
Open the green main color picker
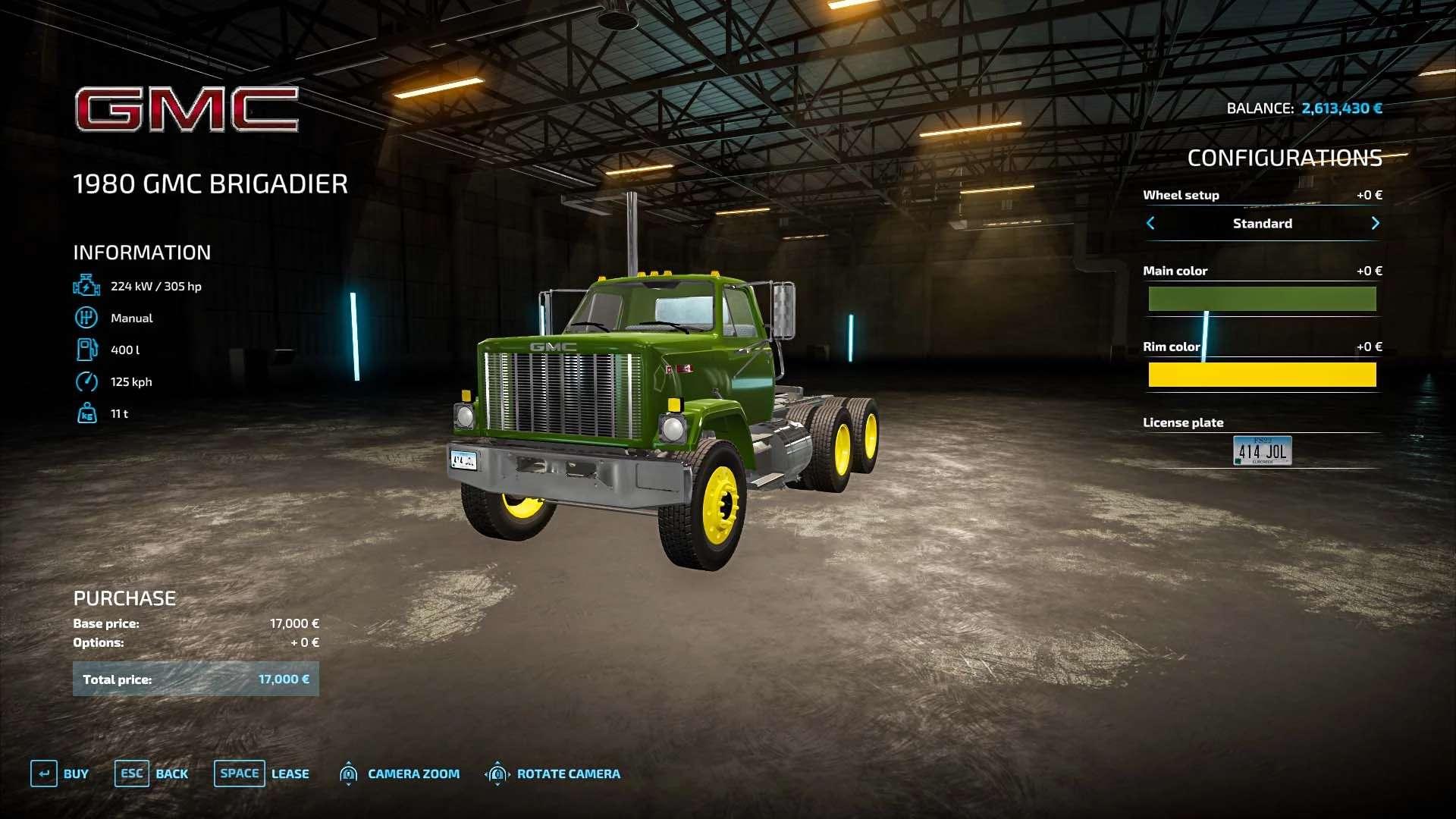pos(1262,299)
